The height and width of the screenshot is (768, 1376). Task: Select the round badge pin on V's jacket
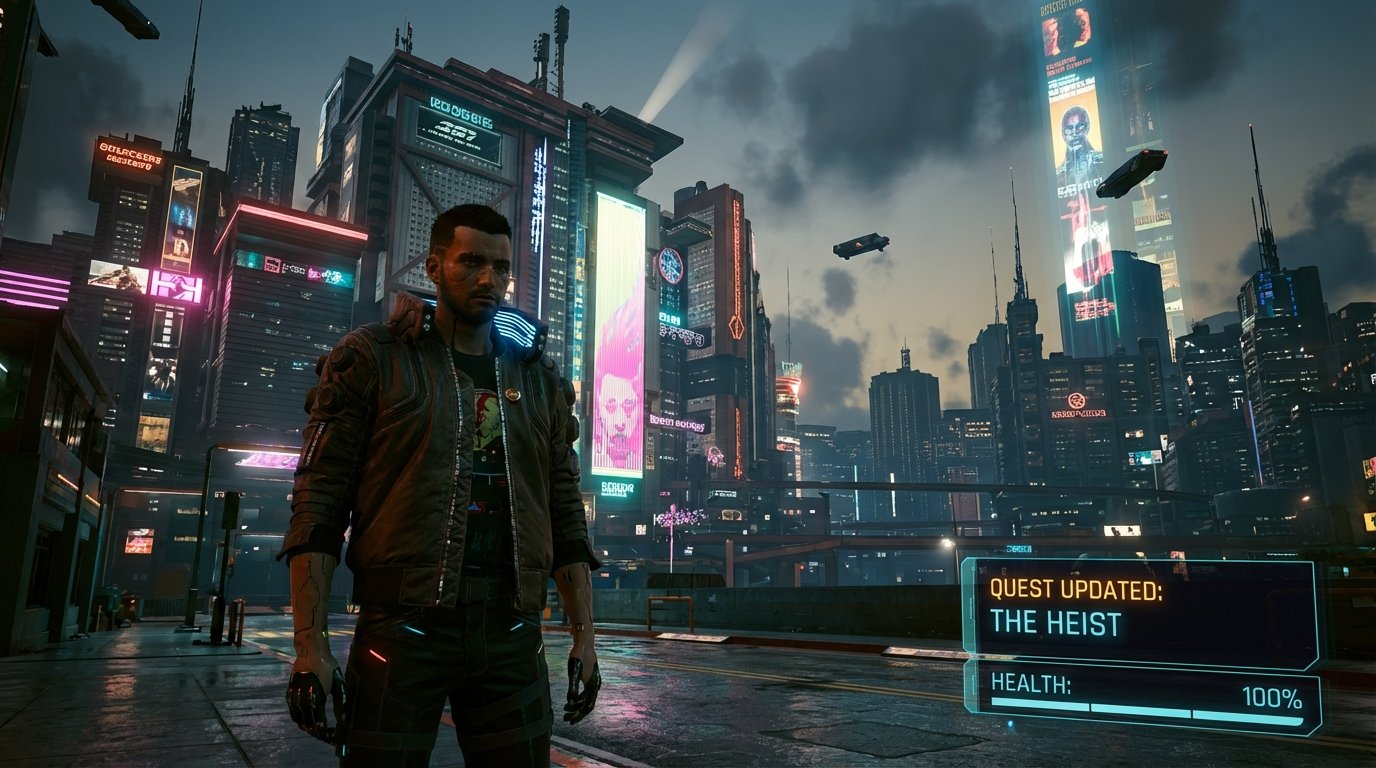(513, 392)
